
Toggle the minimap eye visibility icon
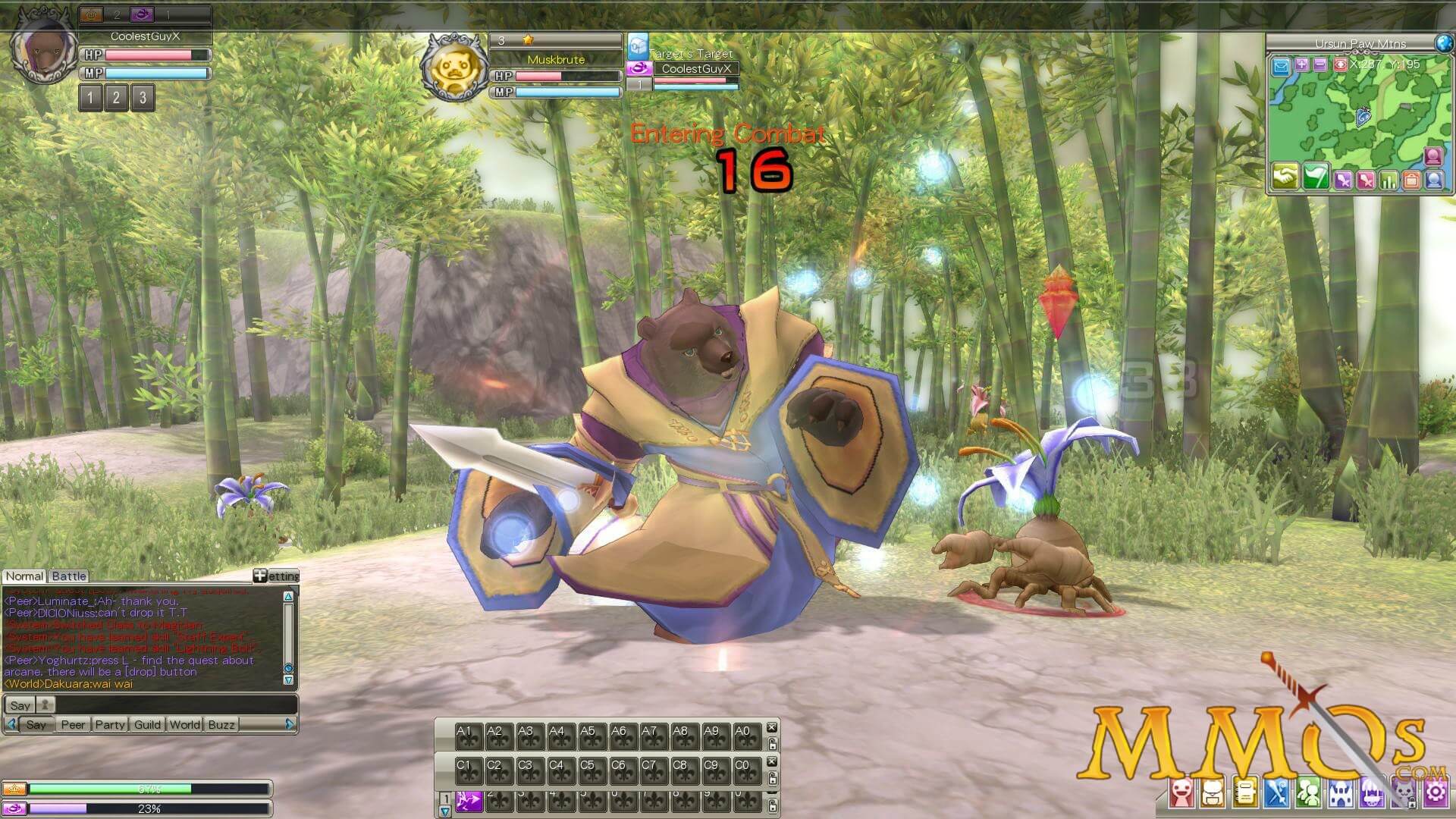pos(1341,65)
